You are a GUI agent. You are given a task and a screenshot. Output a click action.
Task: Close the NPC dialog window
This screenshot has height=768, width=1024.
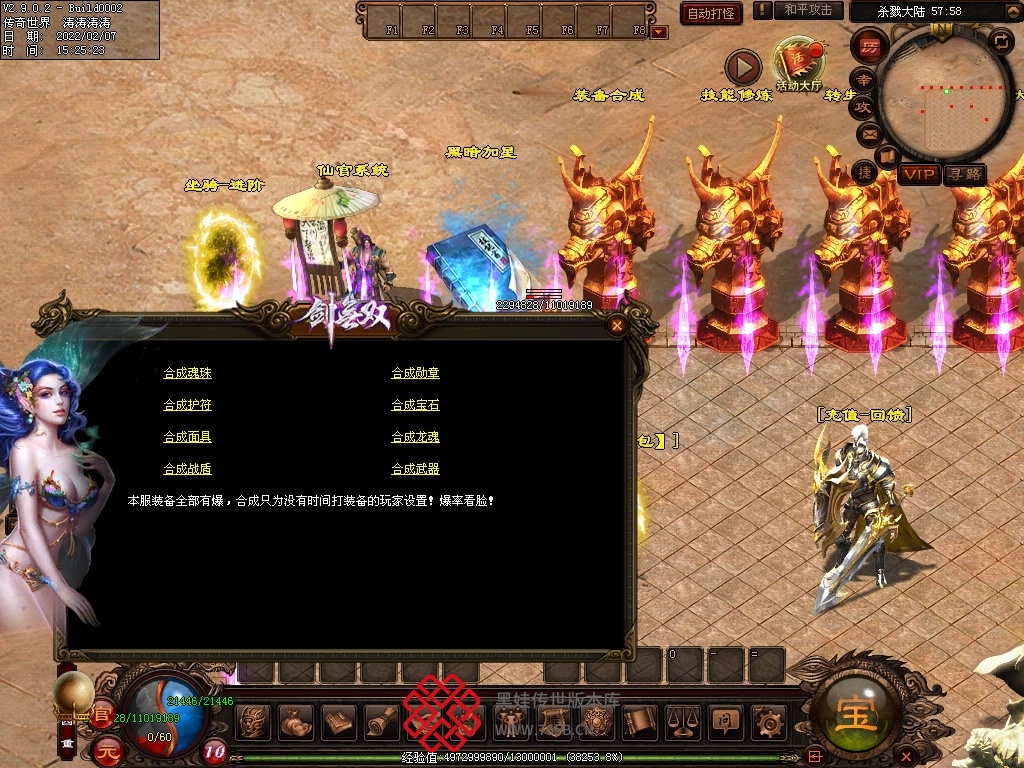pos(617,325)
